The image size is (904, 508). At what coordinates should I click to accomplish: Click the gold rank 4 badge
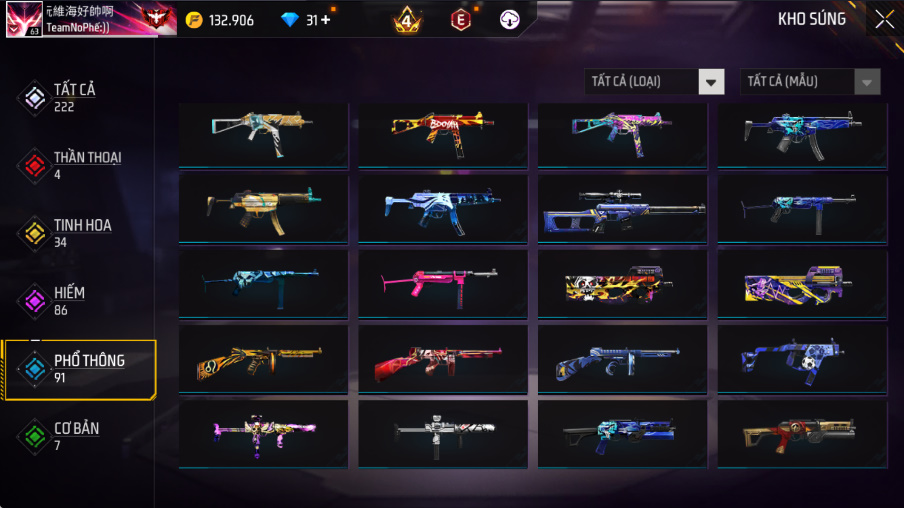point(406,19)
